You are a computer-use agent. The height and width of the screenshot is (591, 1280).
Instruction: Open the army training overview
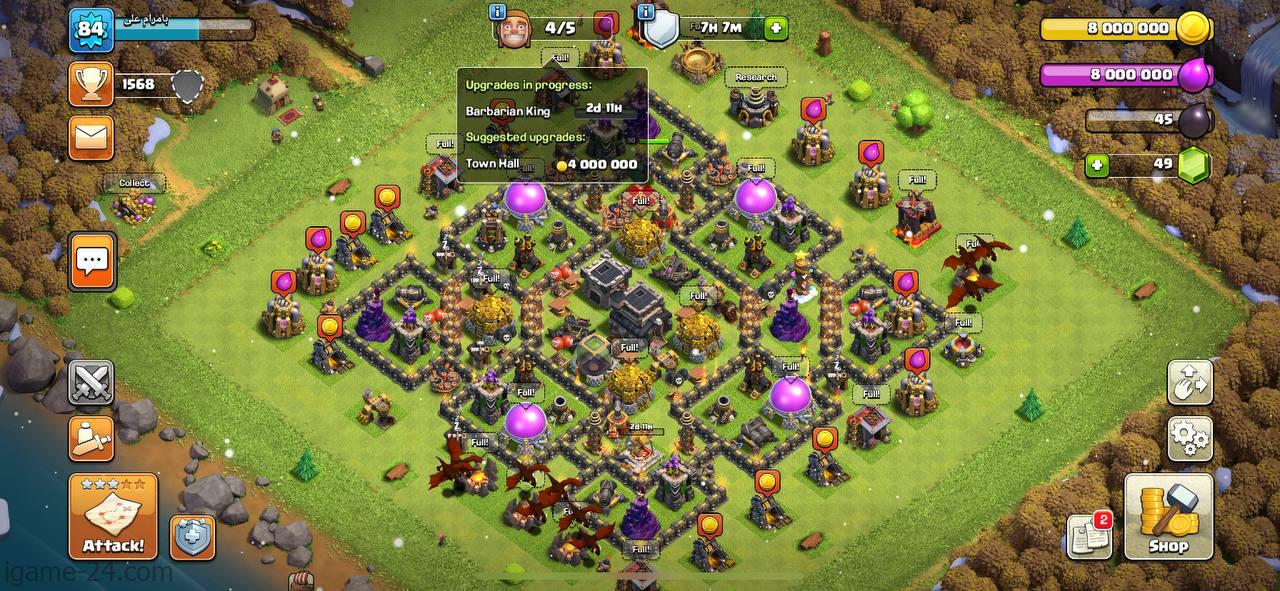(x=91, y=437)
